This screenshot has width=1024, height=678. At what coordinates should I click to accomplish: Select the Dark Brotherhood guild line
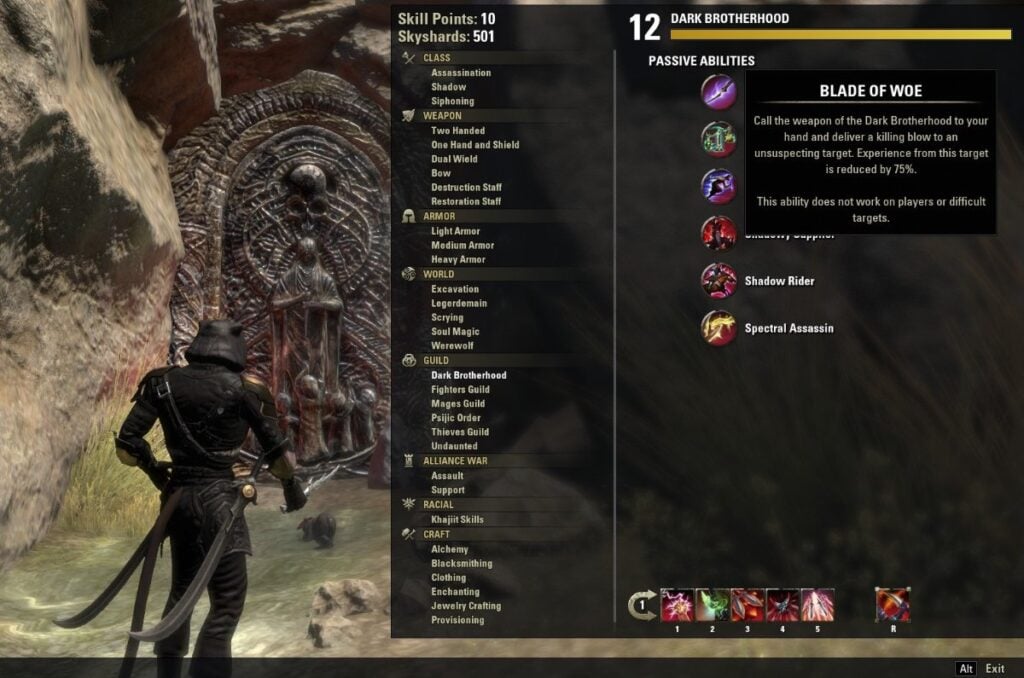click(x=468, y=376)
